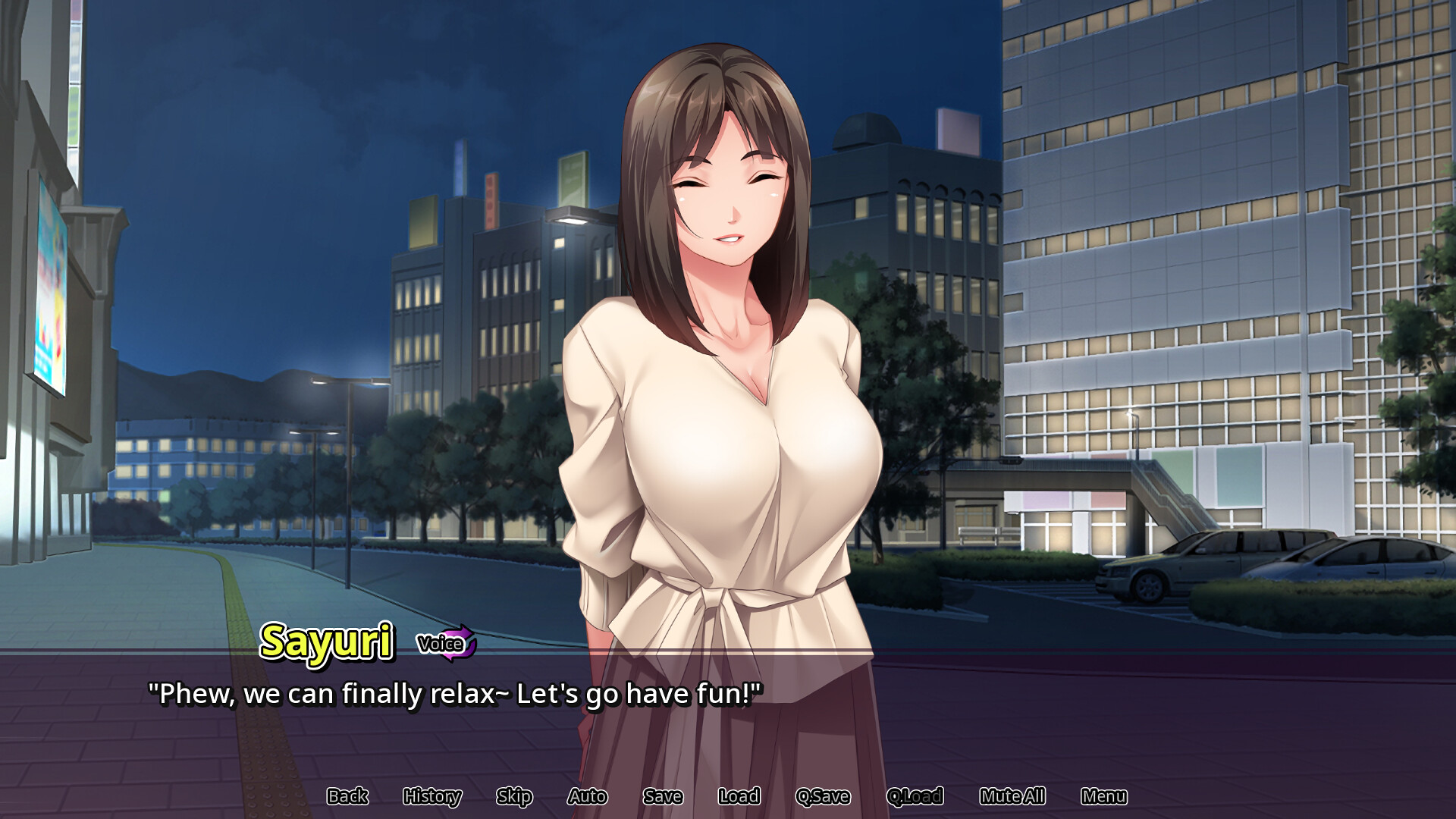The height and width of the screenshot is (819, 1456).
Task: Open the game Menu
Action: point(1103,796)
